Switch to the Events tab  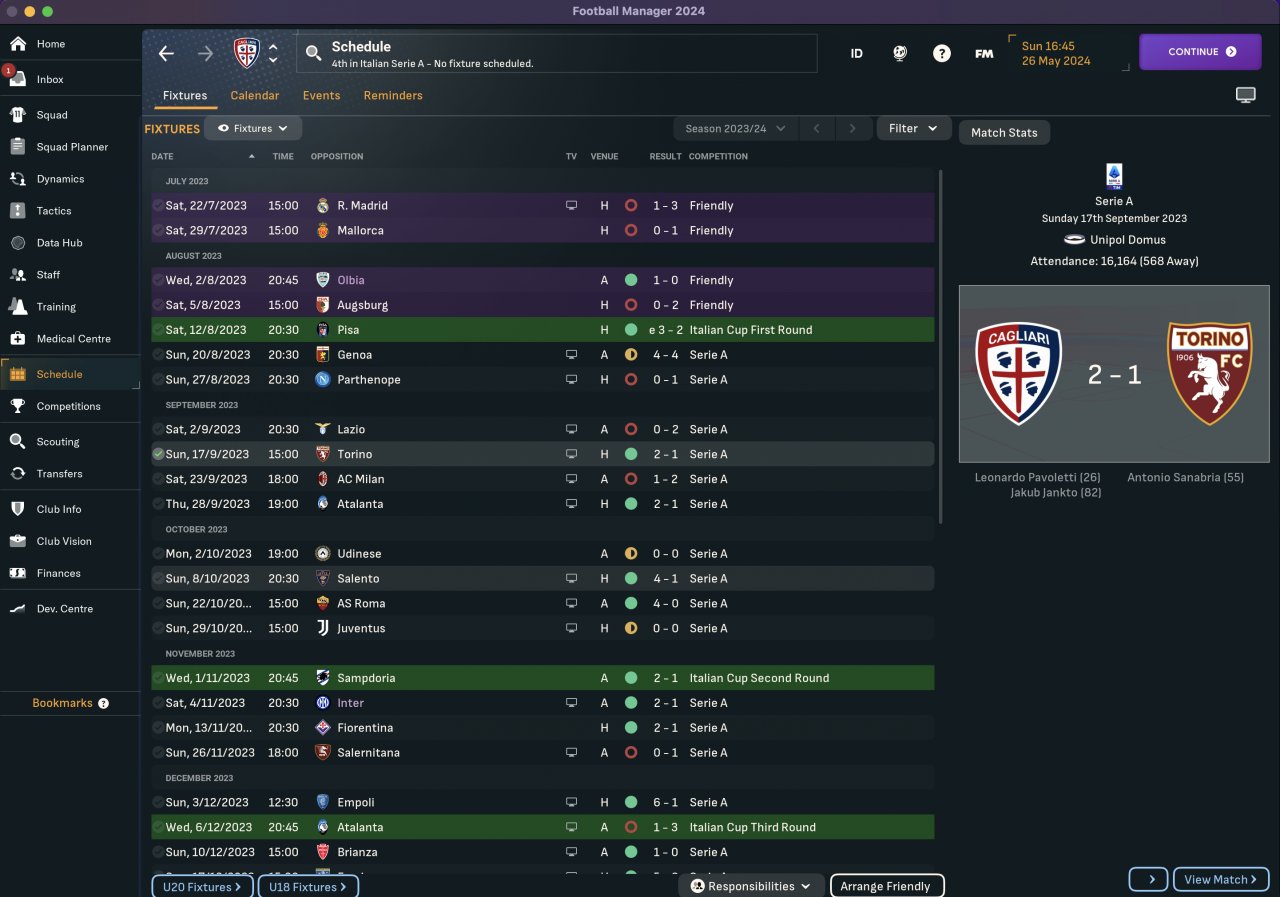pyautogui.click(x=321, y=96)
